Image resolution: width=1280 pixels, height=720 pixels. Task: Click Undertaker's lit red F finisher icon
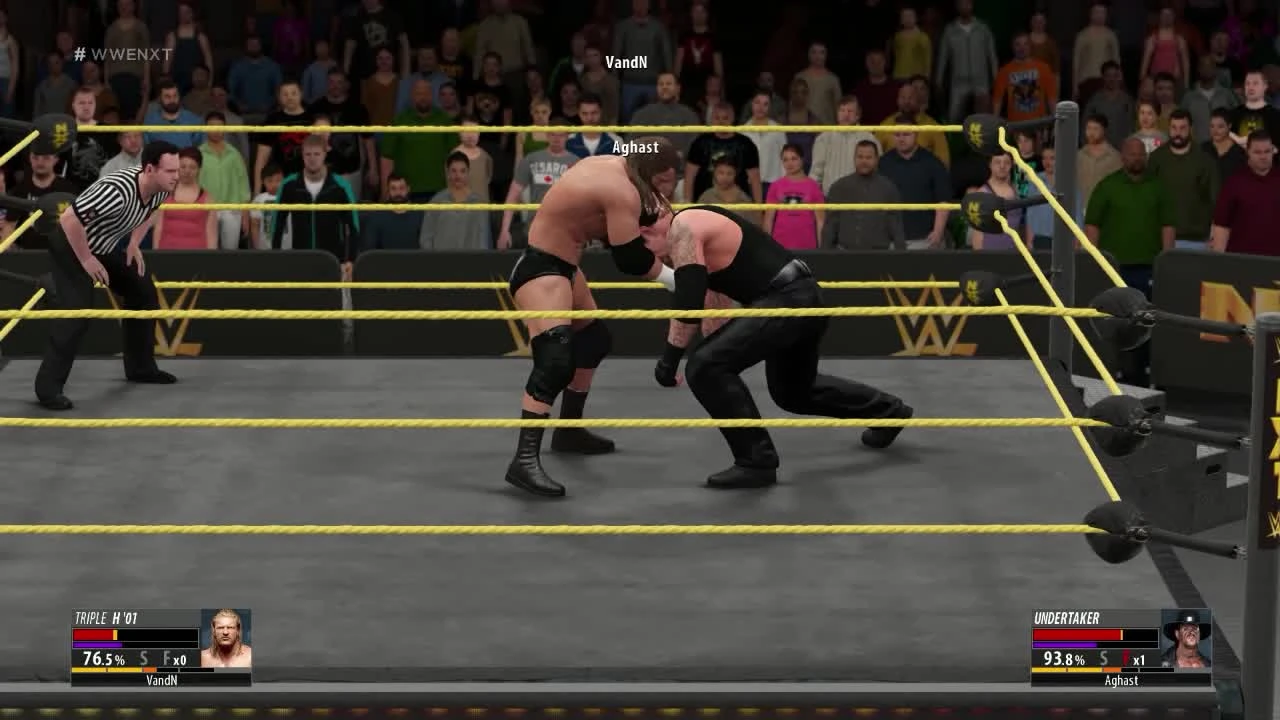(x=1127, y=660)
